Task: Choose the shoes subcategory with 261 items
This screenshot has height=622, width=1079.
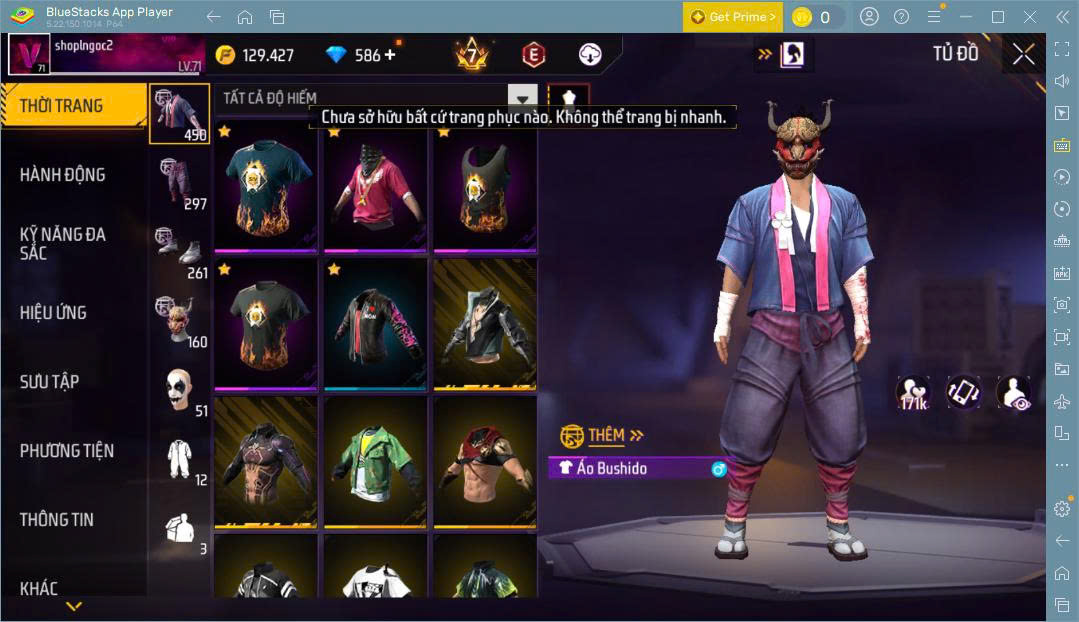Action: click(x=180, y=252)
